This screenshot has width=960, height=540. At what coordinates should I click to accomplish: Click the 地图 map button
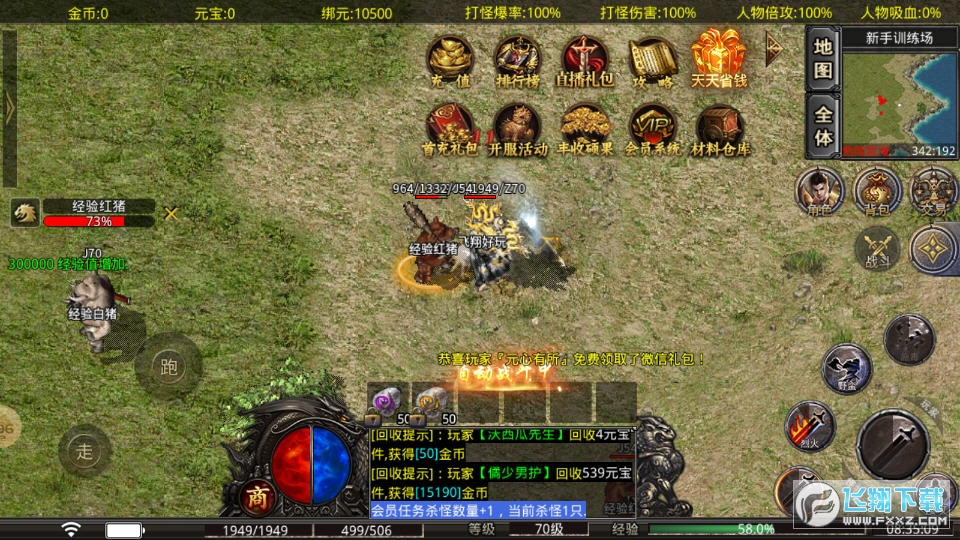822,59
